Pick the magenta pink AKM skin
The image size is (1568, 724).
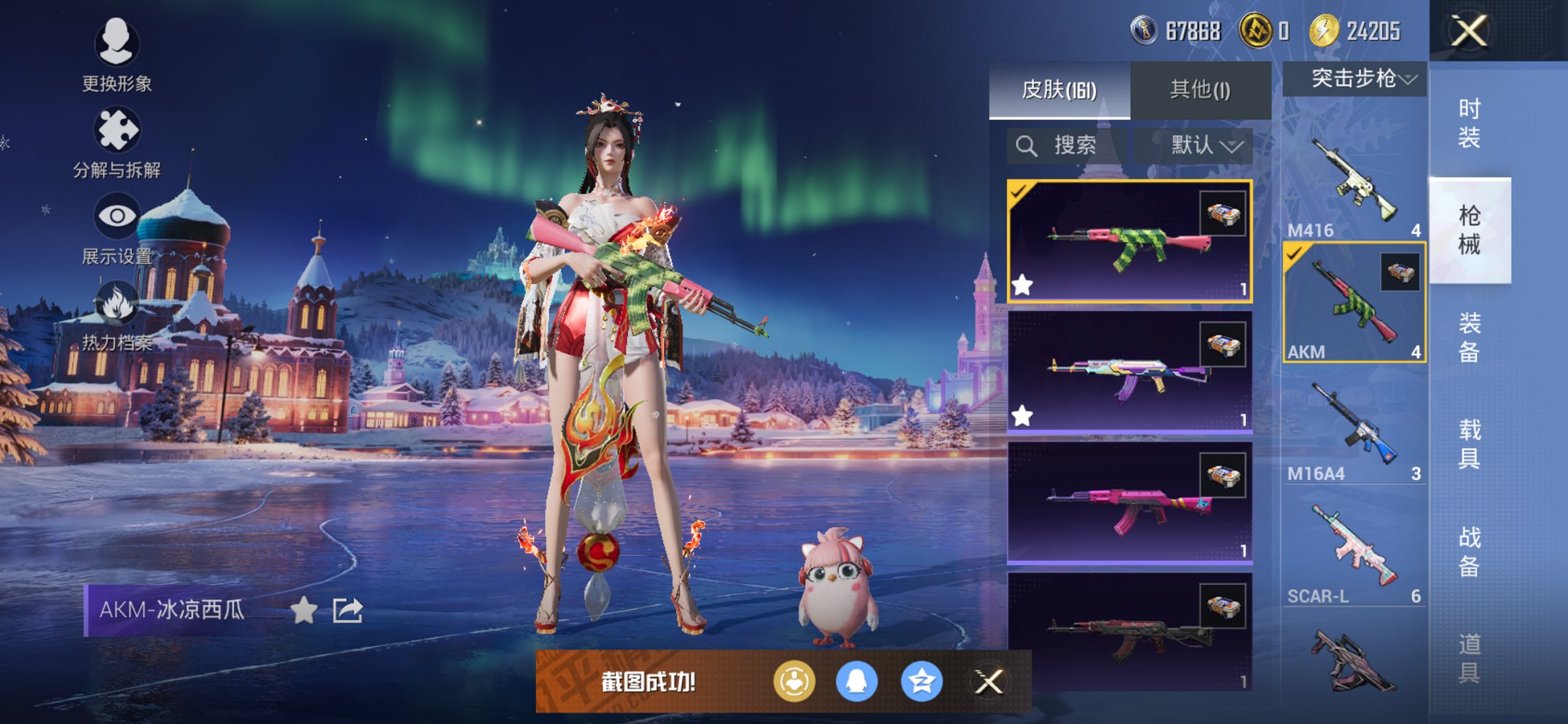coord(1129,503)
